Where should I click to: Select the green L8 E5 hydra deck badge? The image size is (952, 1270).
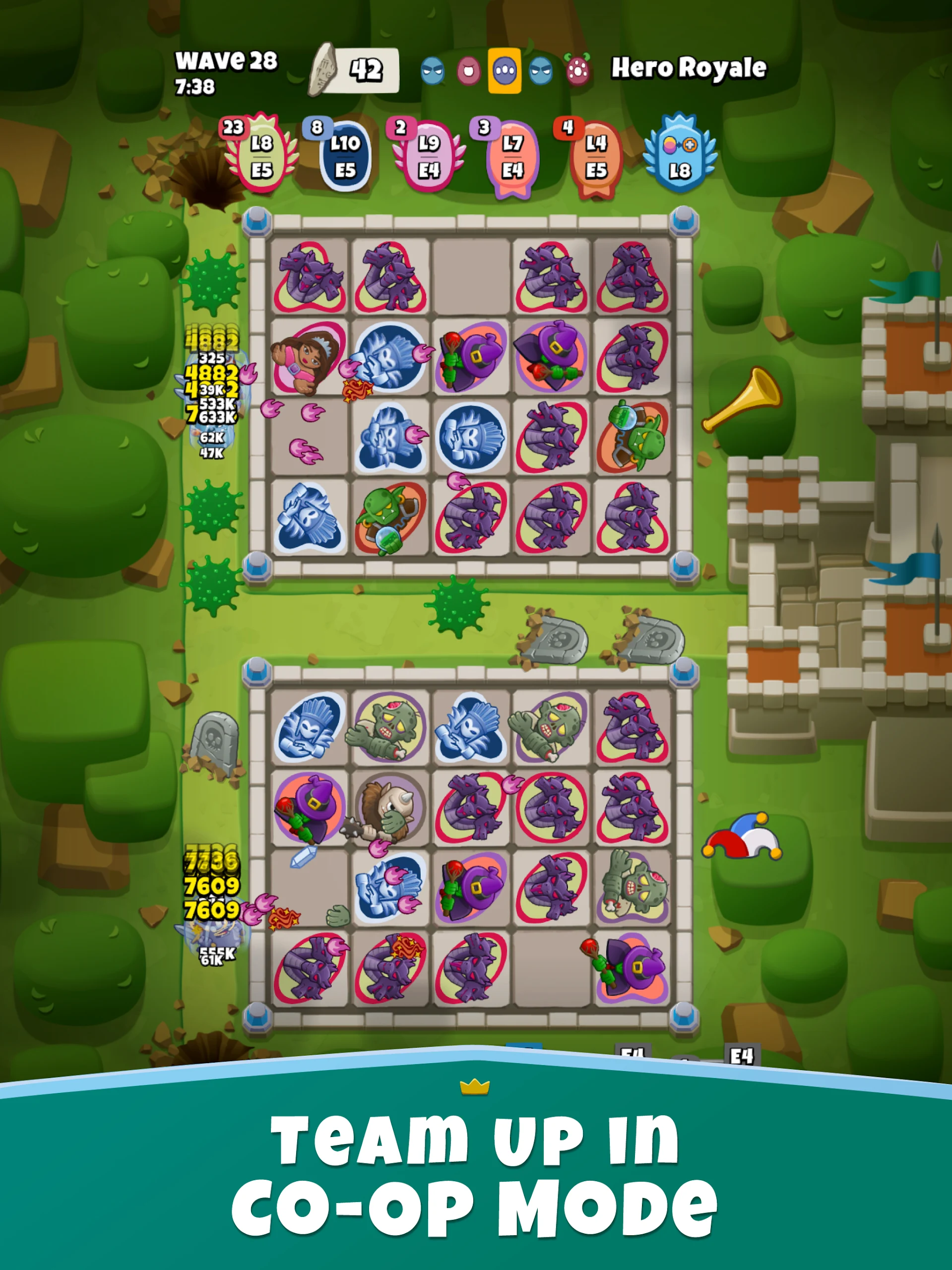click(261, 156)
